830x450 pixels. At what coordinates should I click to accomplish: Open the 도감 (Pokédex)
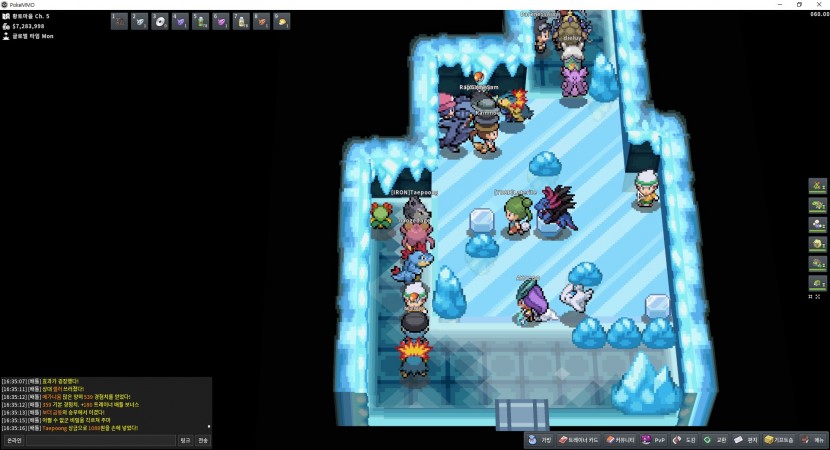[x=684, y=440]
